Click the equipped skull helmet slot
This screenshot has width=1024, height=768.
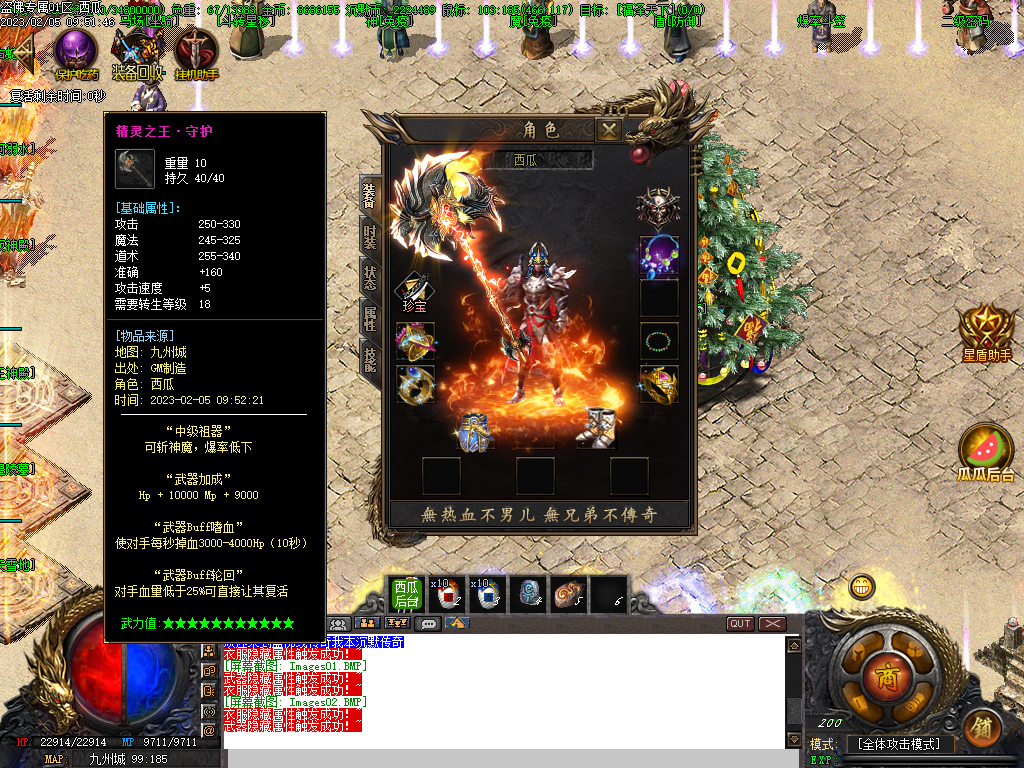659,207
